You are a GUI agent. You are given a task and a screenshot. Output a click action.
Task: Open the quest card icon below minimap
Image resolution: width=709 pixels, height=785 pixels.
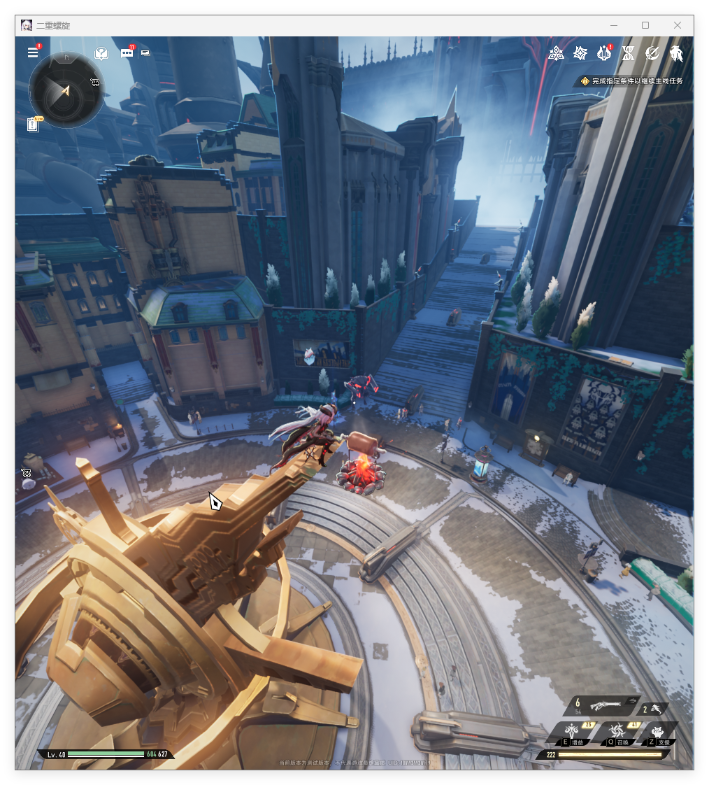click(x=33, y=124)
